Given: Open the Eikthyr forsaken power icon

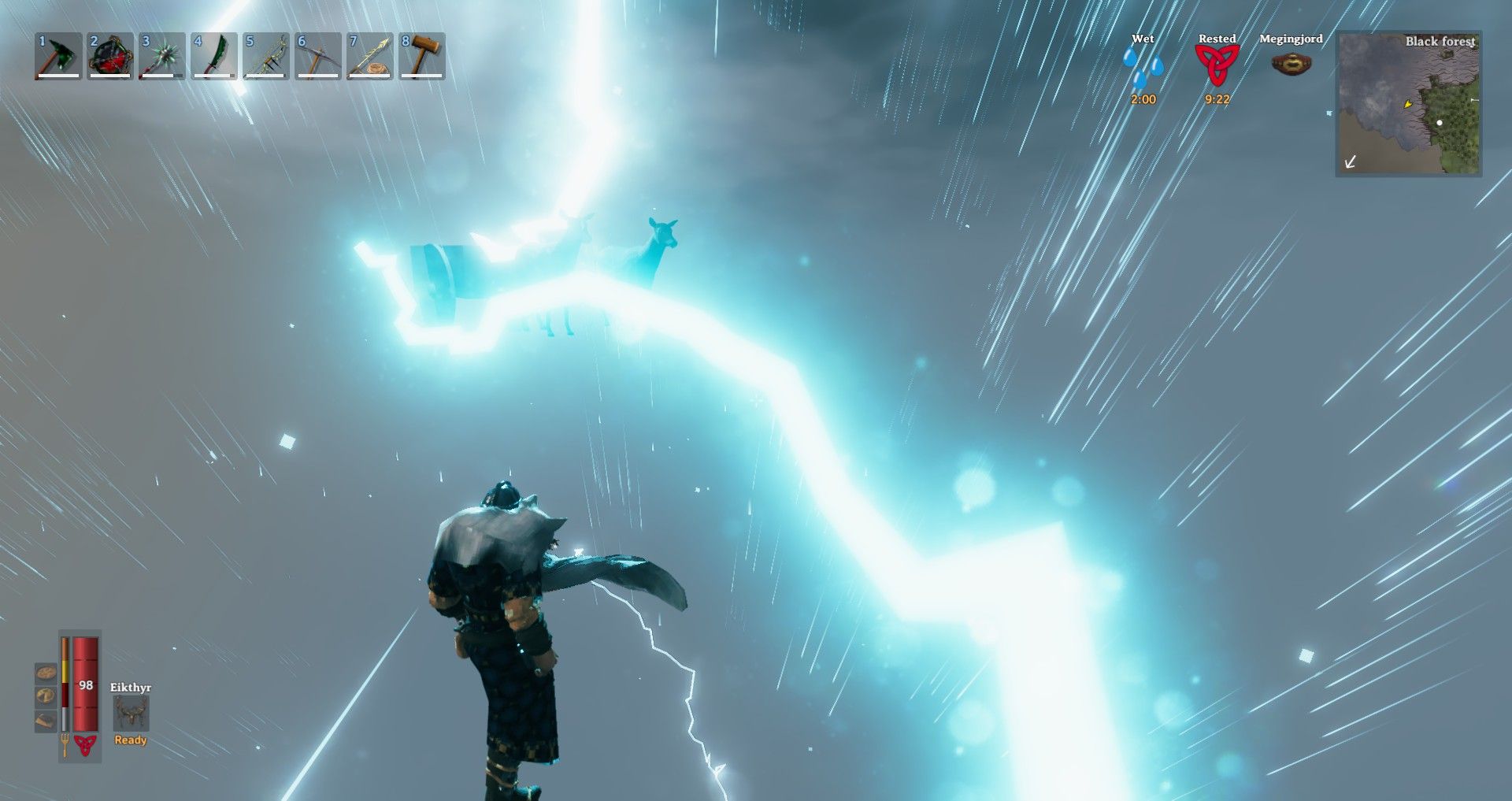Looking at the screenshot, I should tap(131, 711).
